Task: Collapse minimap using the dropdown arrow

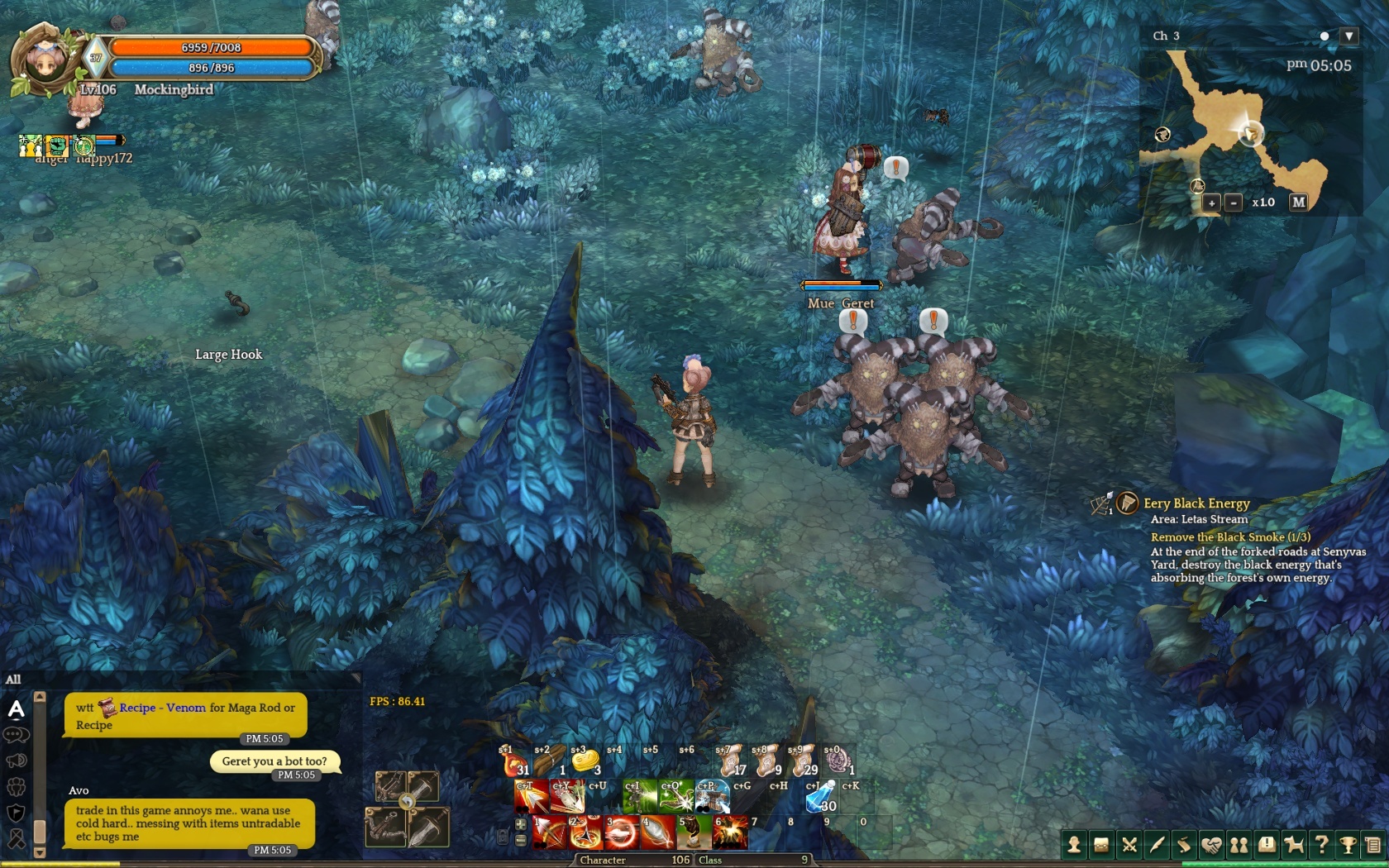Action: coord(1349,36)
